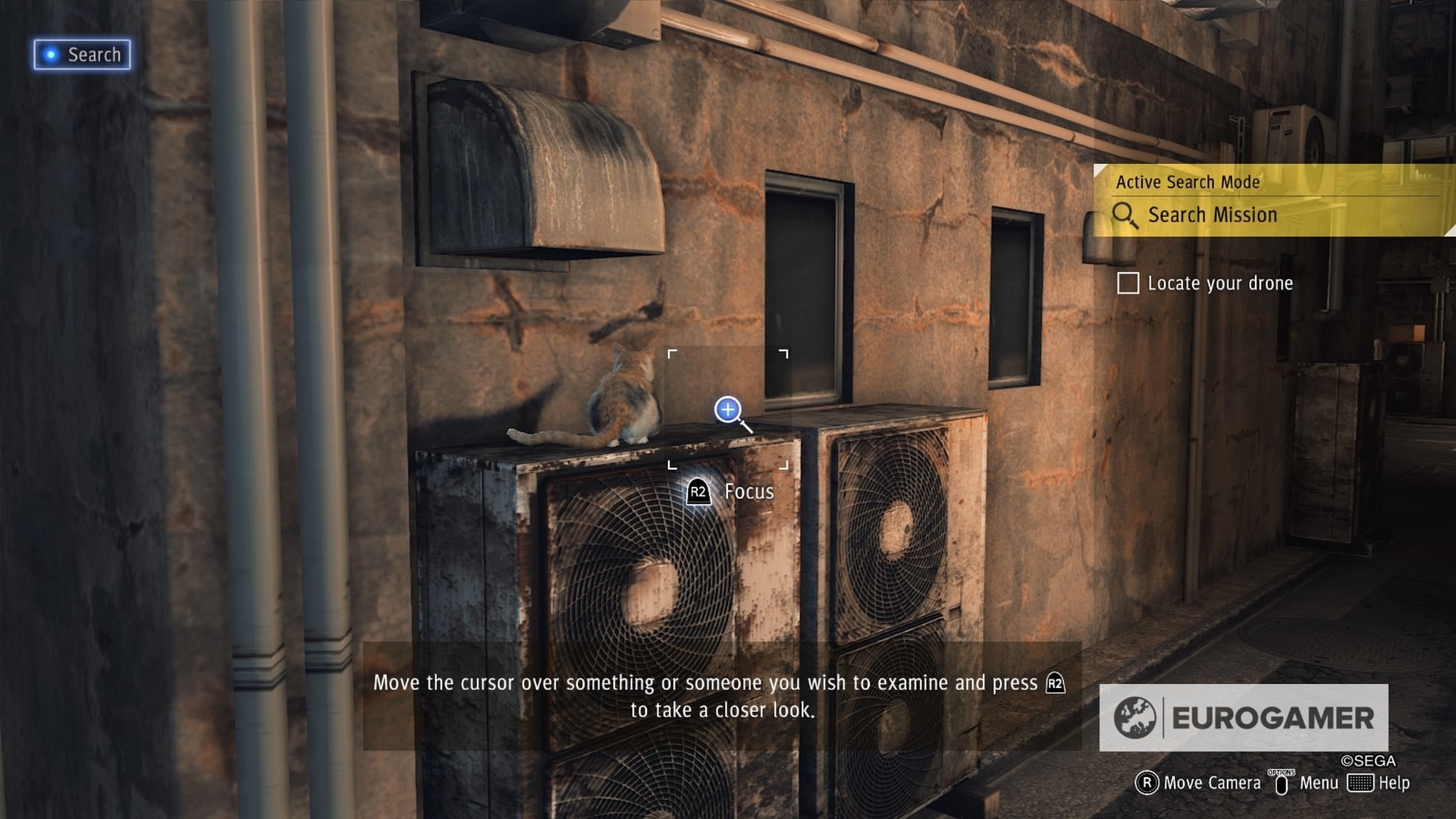1456x819 pixels.
Task: Select the blue magnifier cursor on the AC unit
Action: point(729,410)
